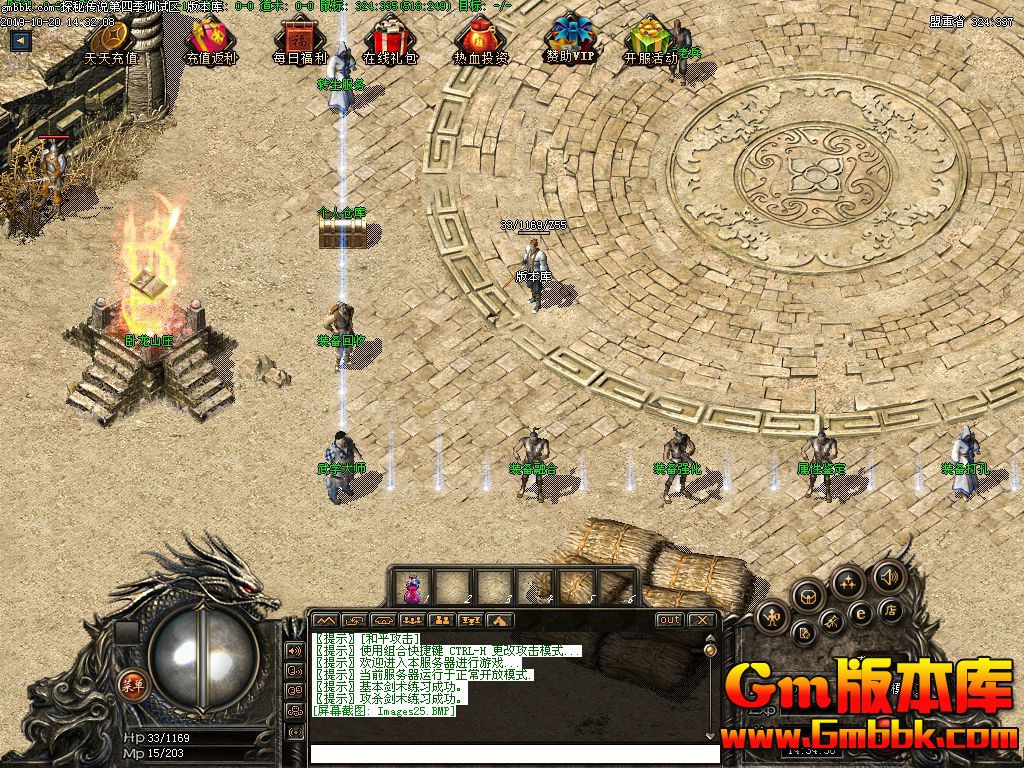The width and height of the screenshot is (1024, 768).
Task: Click the round 'e' button
Action: pos(859,613)
